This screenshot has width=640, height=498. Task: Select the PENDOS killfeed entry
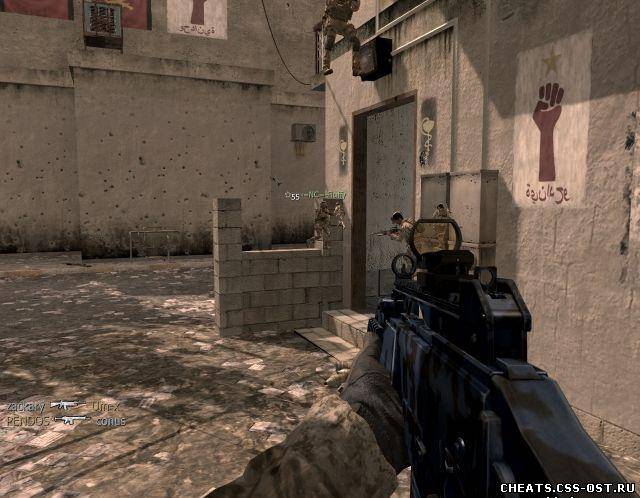click(26, 421)
